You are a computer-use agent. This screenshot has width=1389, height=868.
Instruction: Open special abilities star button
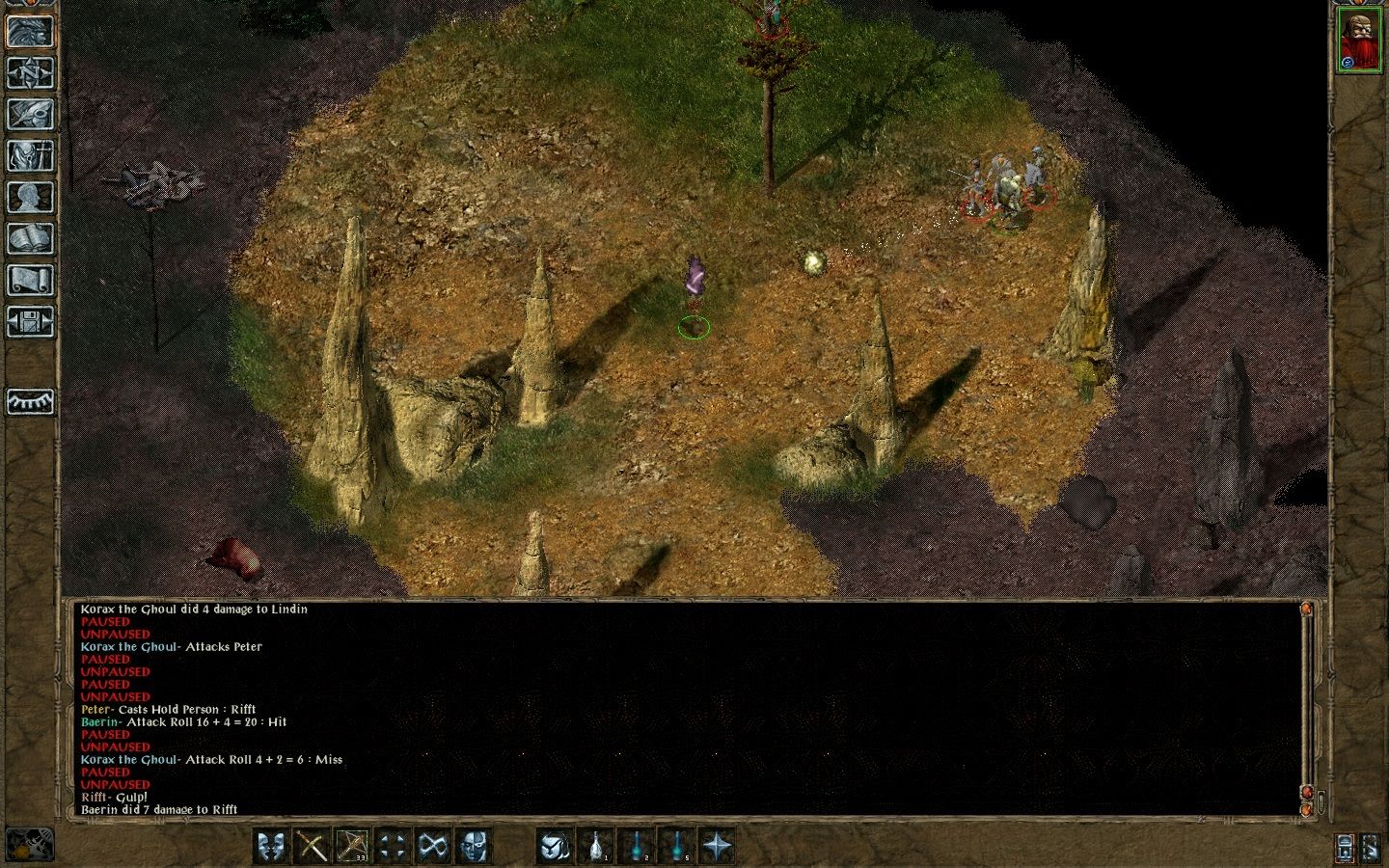(x=718, y=846)
